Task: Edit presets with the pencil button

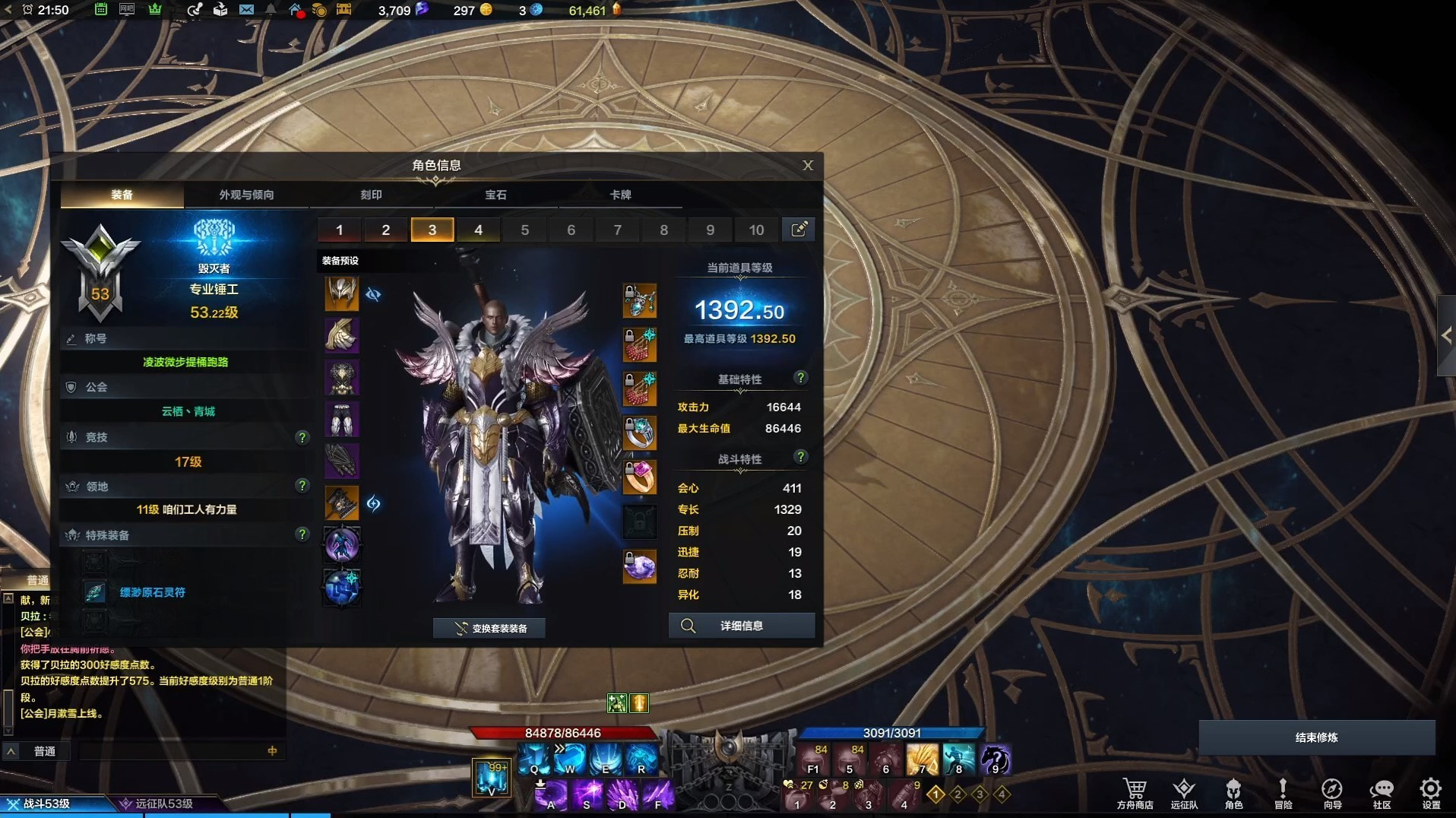Action: click(x=799, y=230)
